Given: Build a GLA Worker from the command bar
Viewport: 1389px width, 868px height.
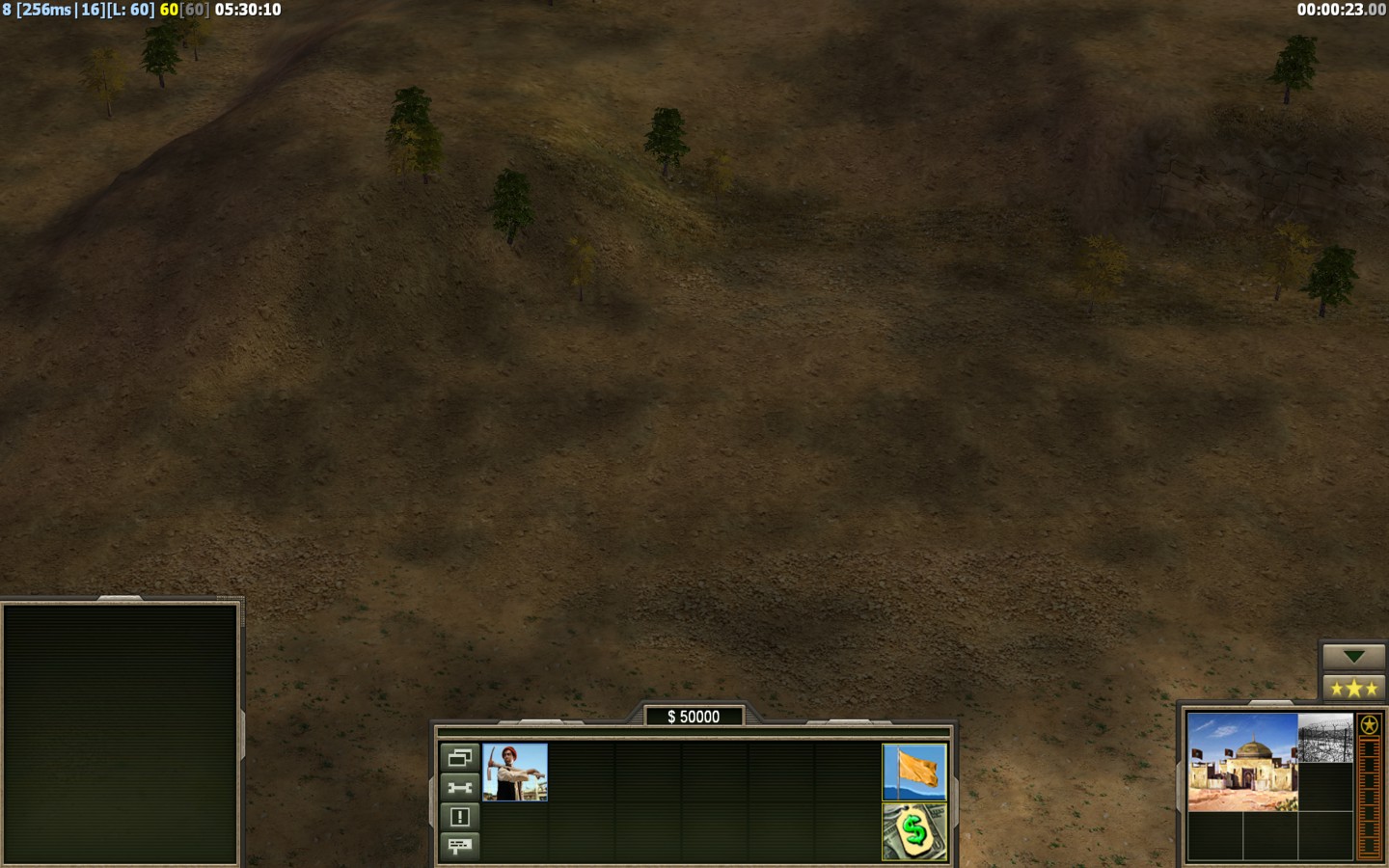Looking at the screenshot, I should point(515,772).
